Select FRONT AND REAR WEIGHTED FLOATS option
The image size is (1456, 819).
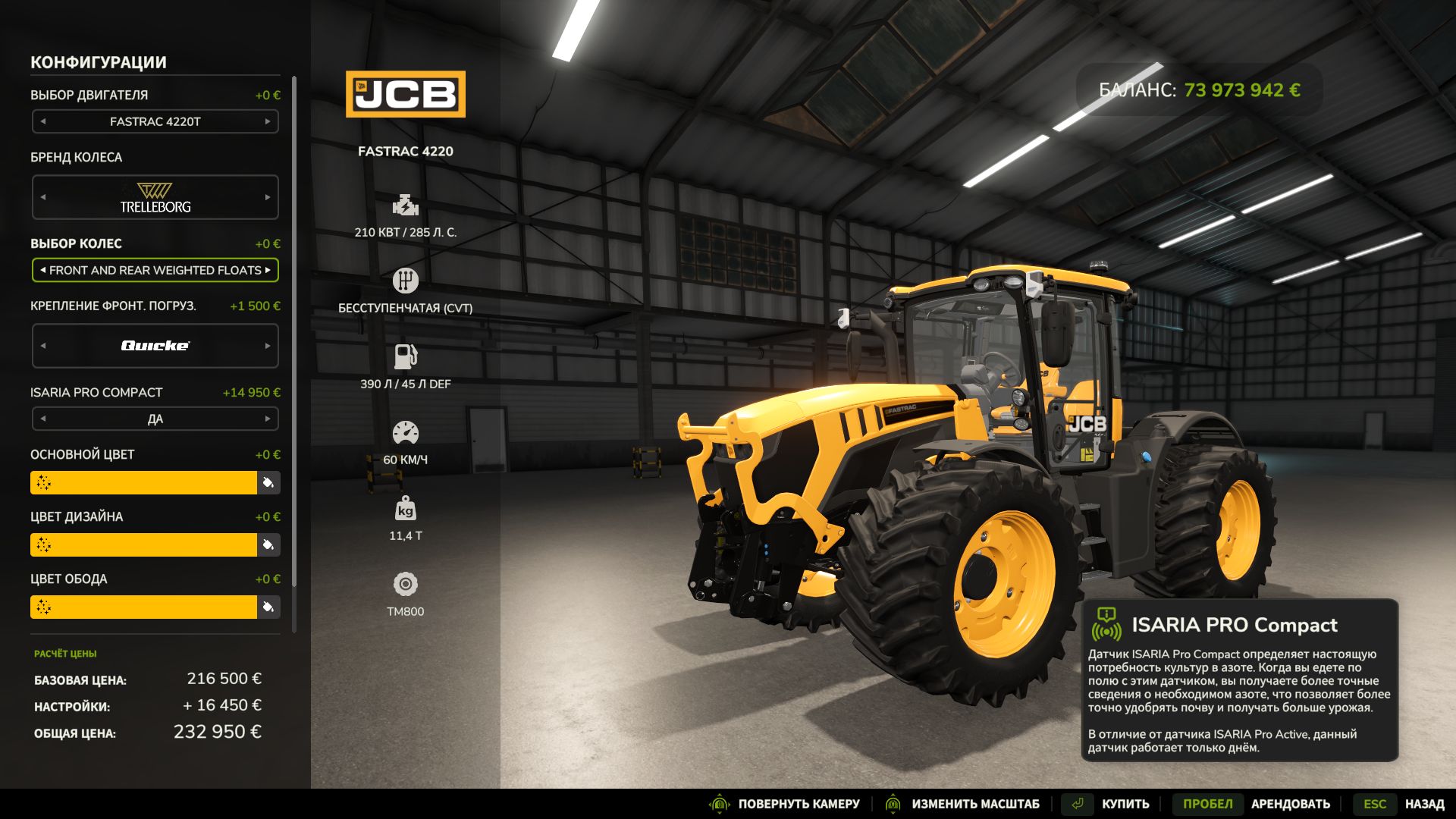pos(155,270)
